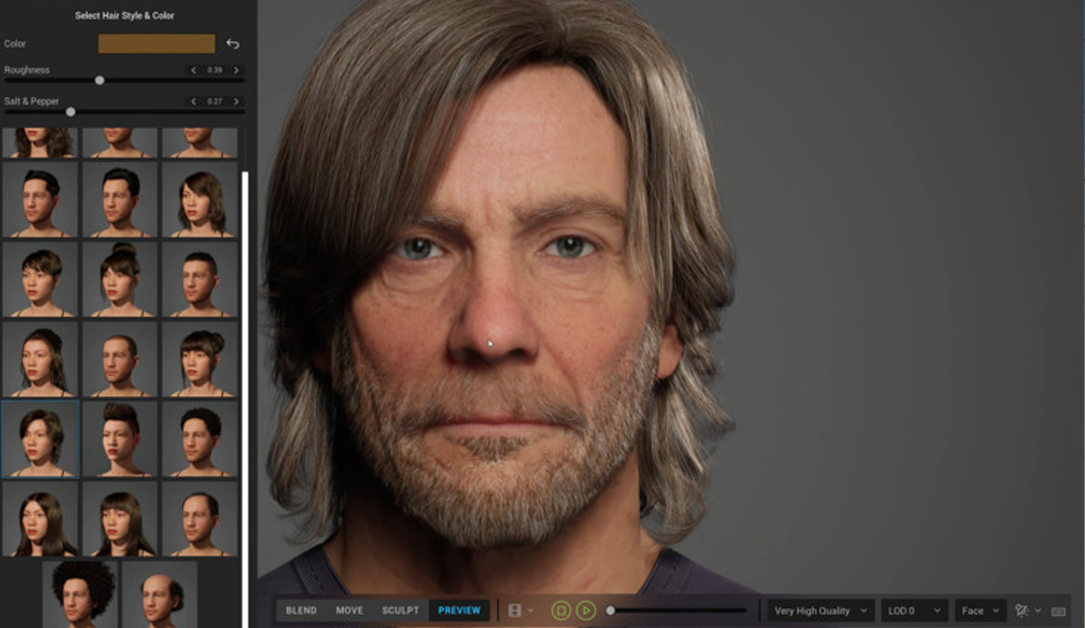
Task: Open the LOD 0 dropdown
Action: coord(915,611)
